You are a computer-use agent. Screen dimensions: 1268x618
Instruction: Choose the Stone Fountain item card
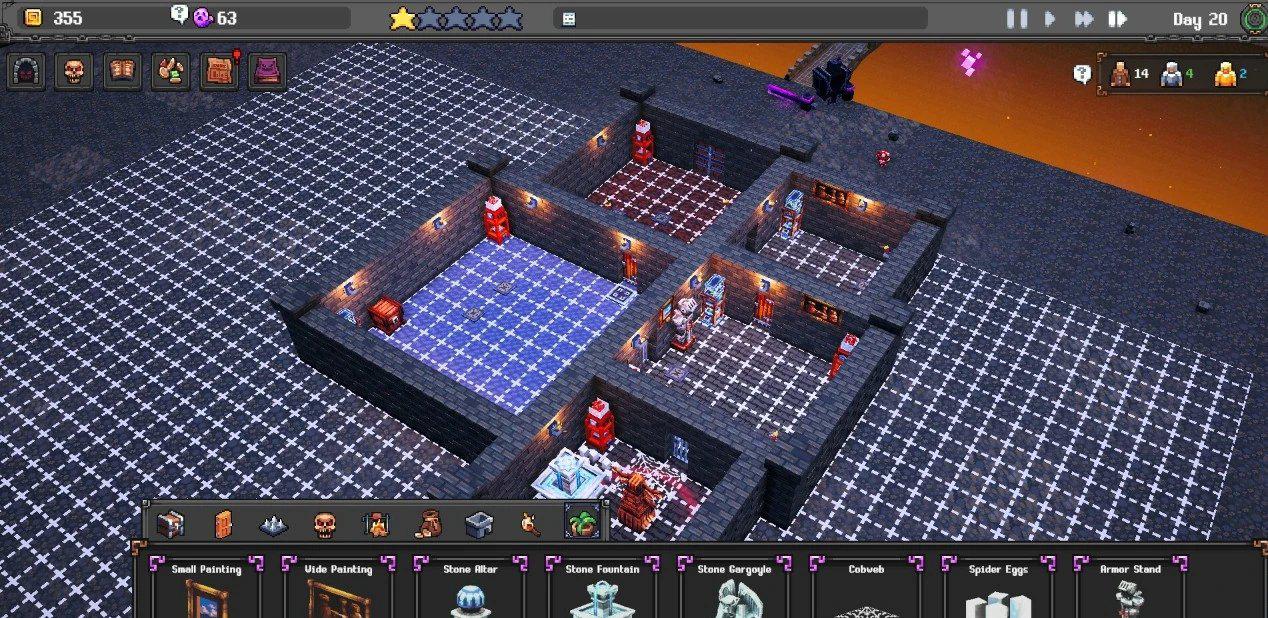click(x=602, y=590)
